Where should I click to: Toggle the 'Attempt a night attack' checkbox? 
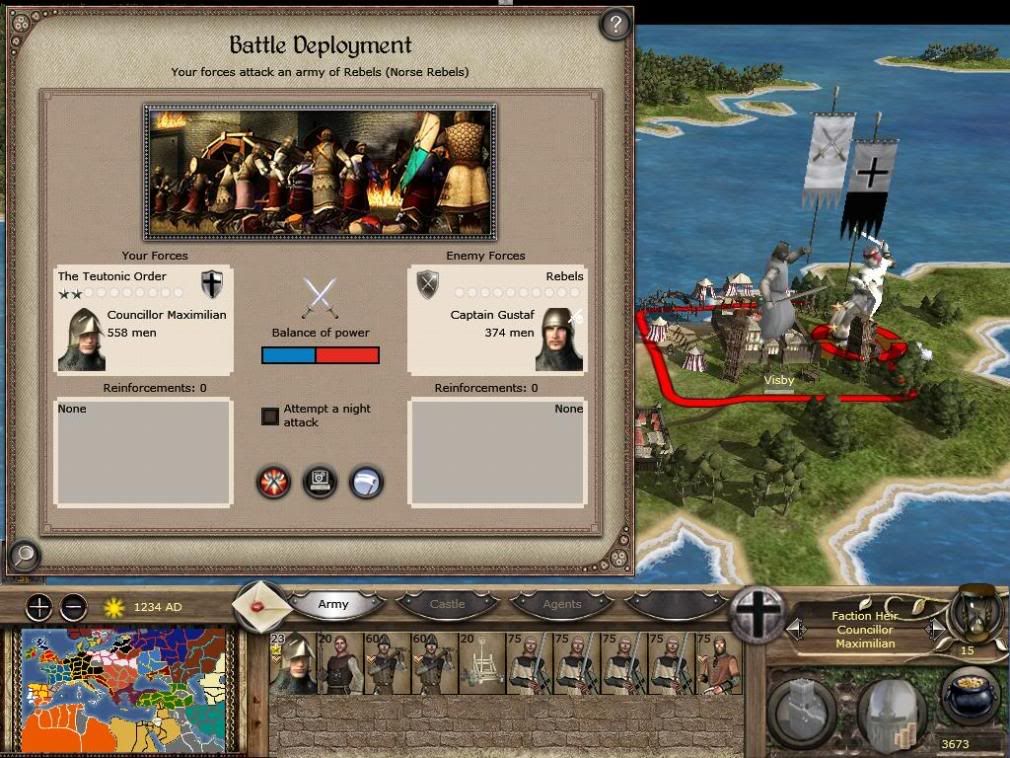pyautogui.click(x=270, y=416)
